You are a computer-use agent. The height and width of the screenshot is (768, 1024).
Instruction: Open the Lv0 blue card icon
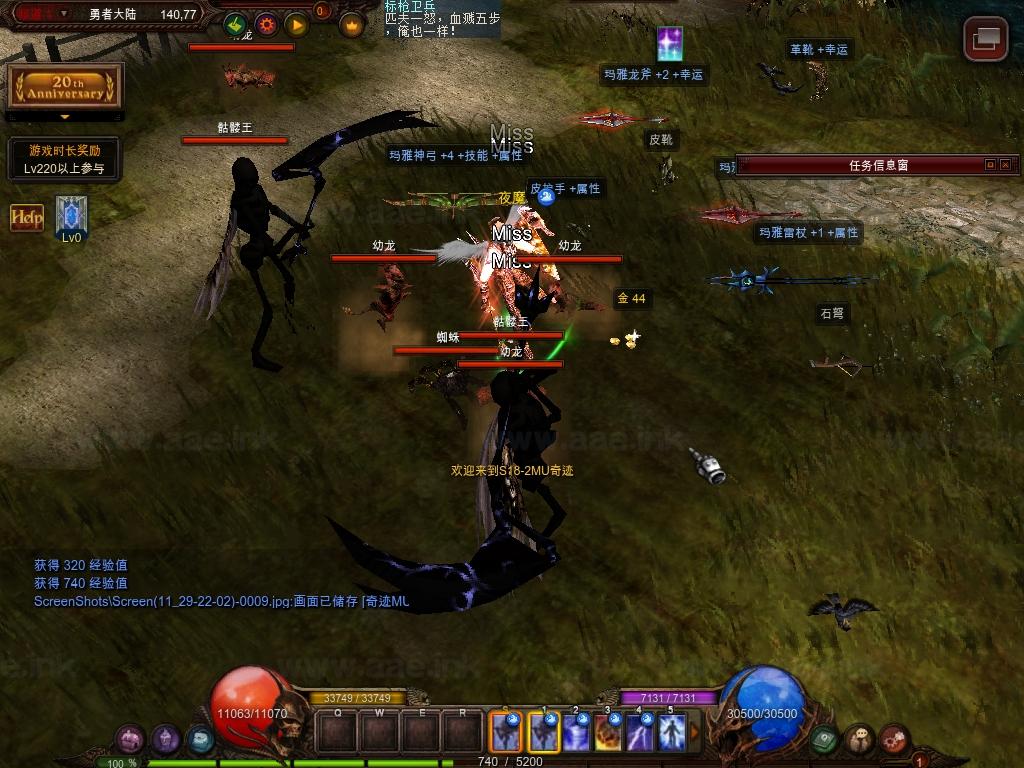coord(71,216)
